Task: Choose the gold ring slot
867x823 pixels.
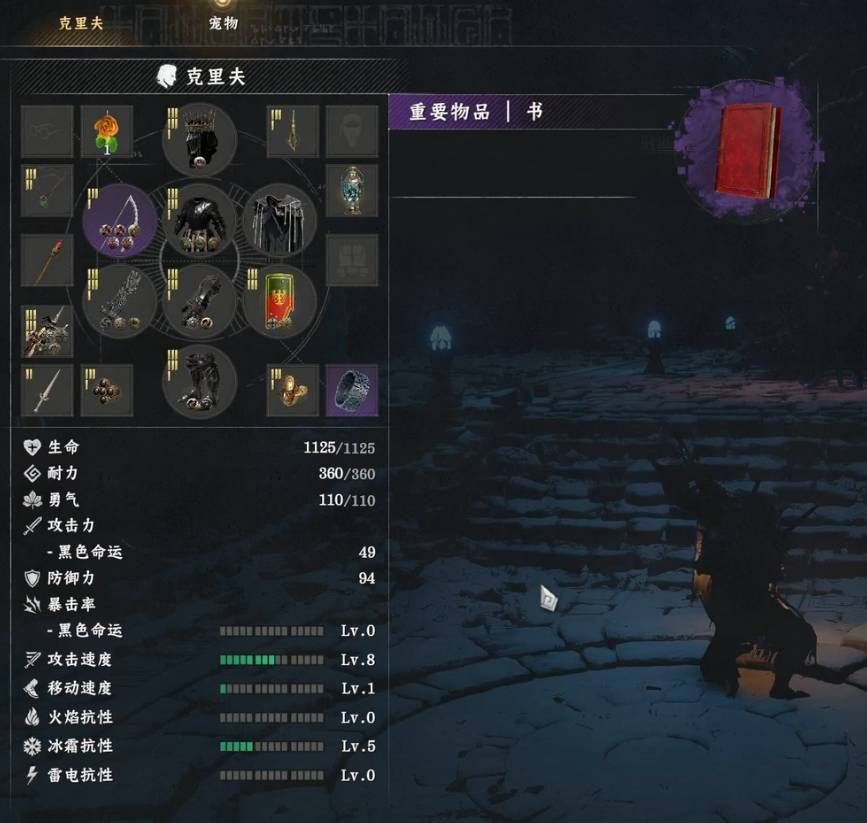Action: click(x=293, y=390)
